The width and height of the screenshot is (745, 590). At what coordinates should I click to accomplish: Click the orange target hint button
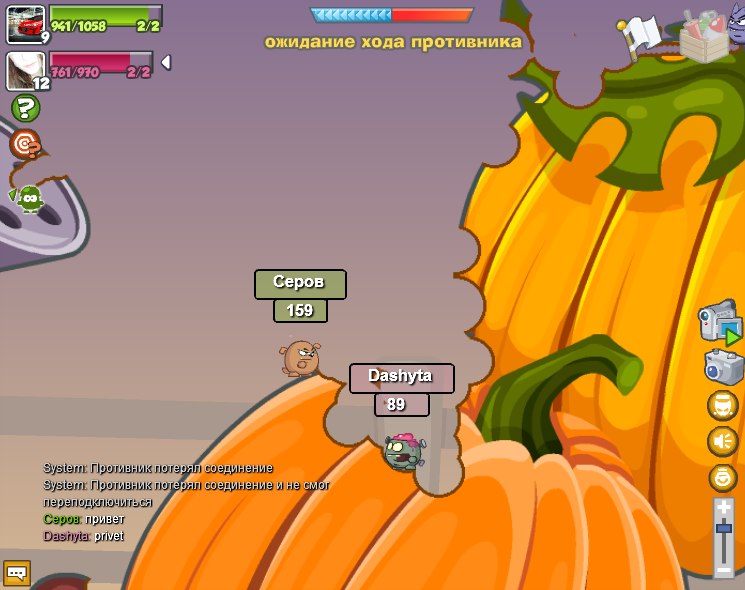pos(25,145)
